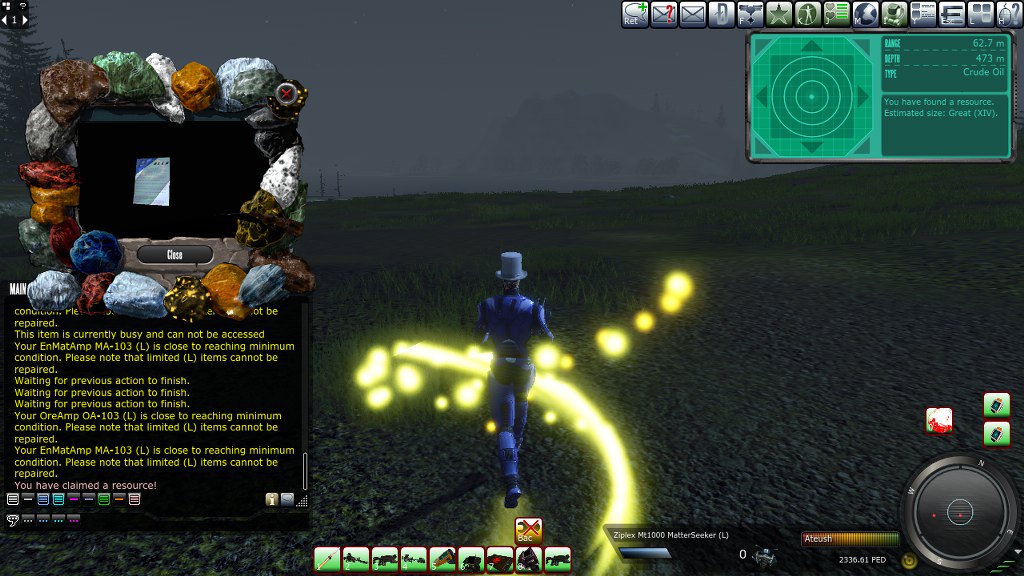Viewport: 1024px width, 576px height.
Task: Click the circular radar minimap
Action: click(x=959, y=512)
